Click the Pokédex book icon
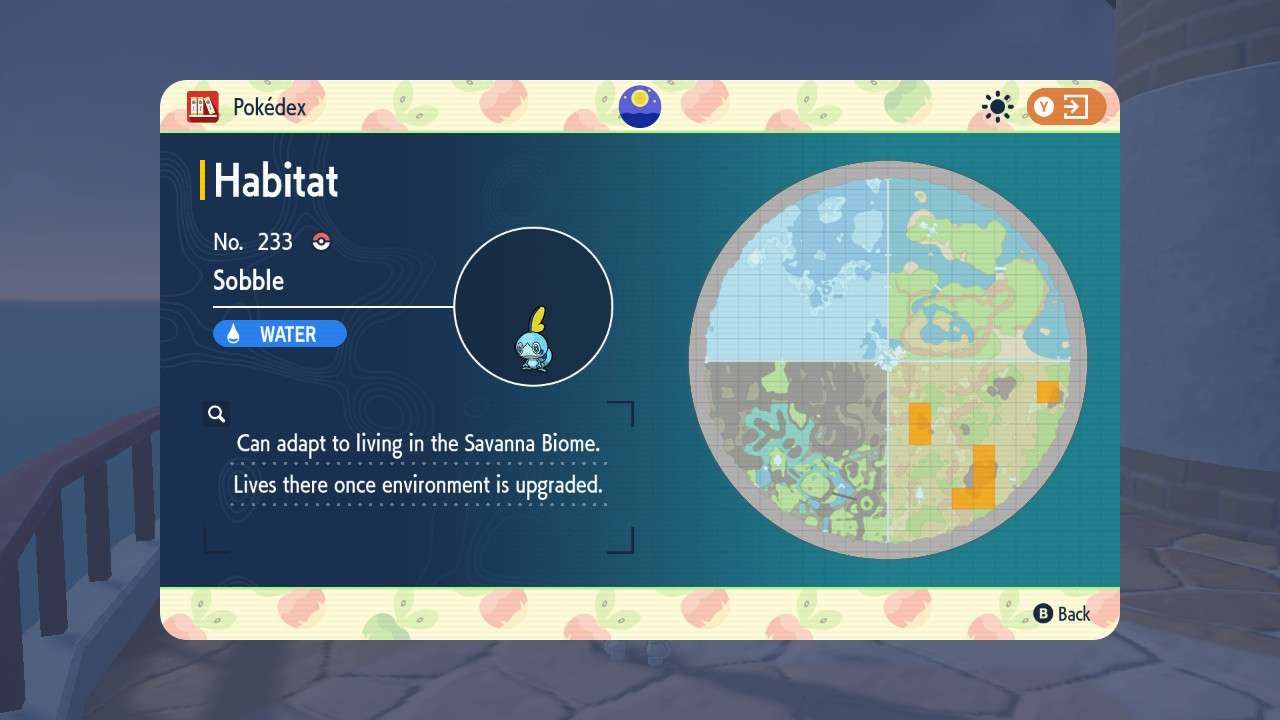 203,107
